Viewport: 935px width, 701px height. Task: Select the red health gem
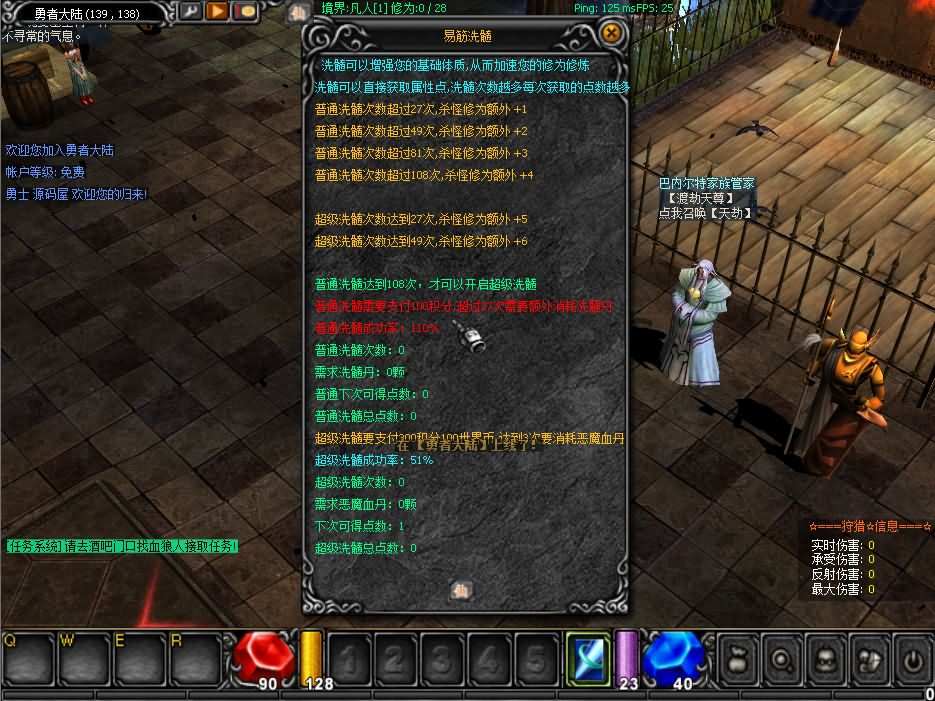[x=263, y=656]
